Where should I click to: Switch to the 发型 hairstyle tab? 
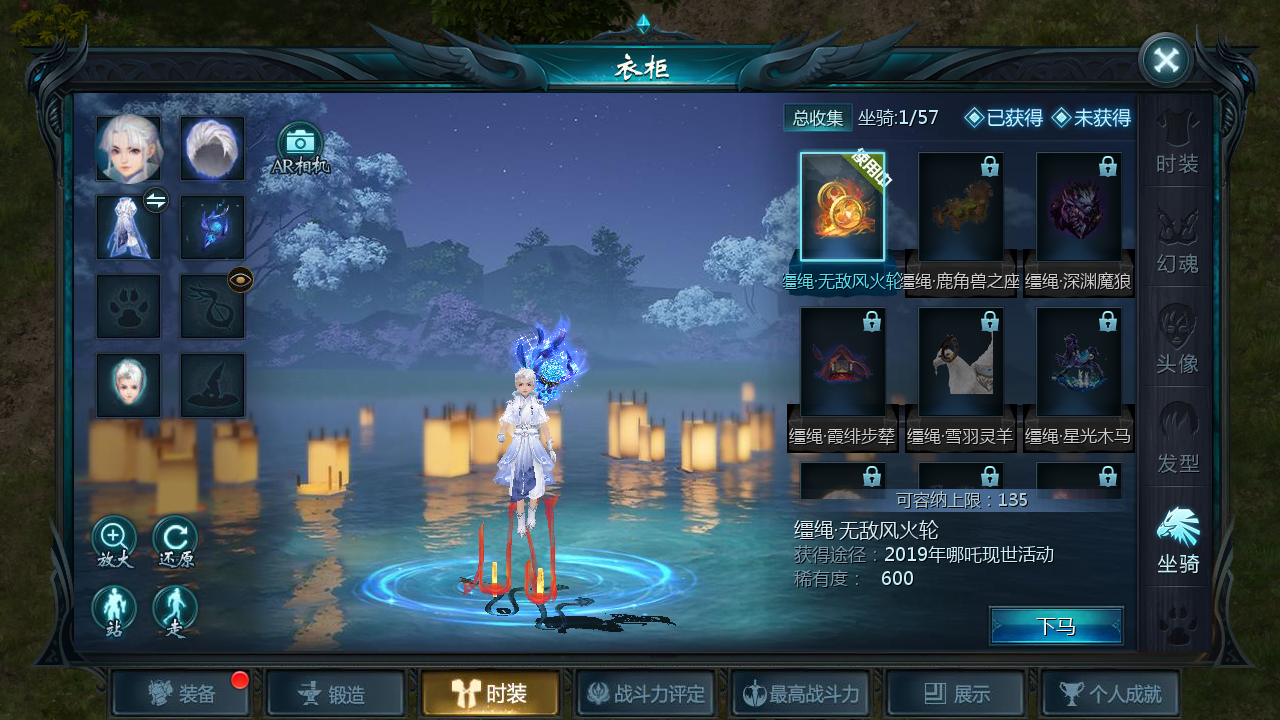(x=1177, y=441)
